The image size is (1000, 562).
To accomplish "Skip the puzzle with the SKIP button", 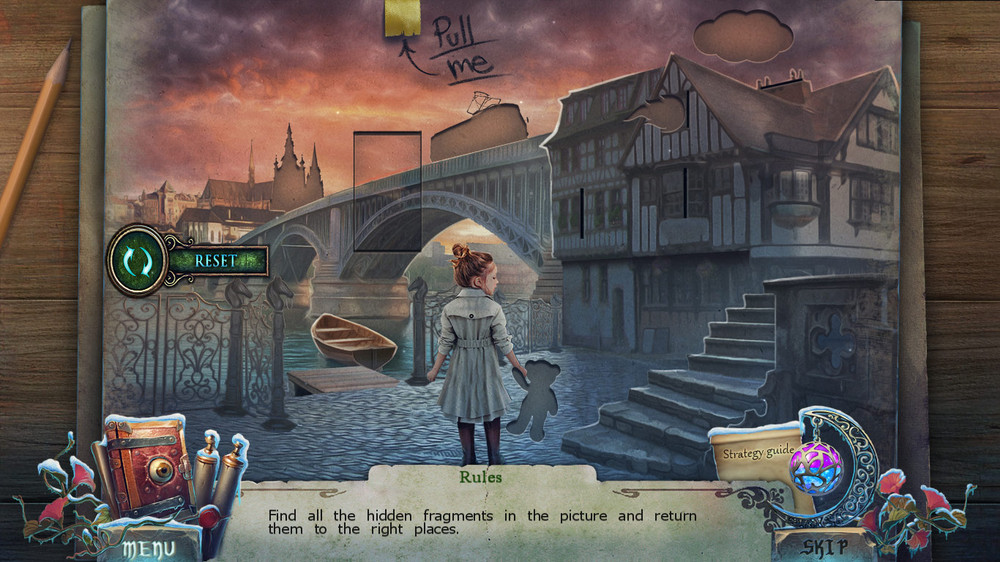I will tap(824, 547).
